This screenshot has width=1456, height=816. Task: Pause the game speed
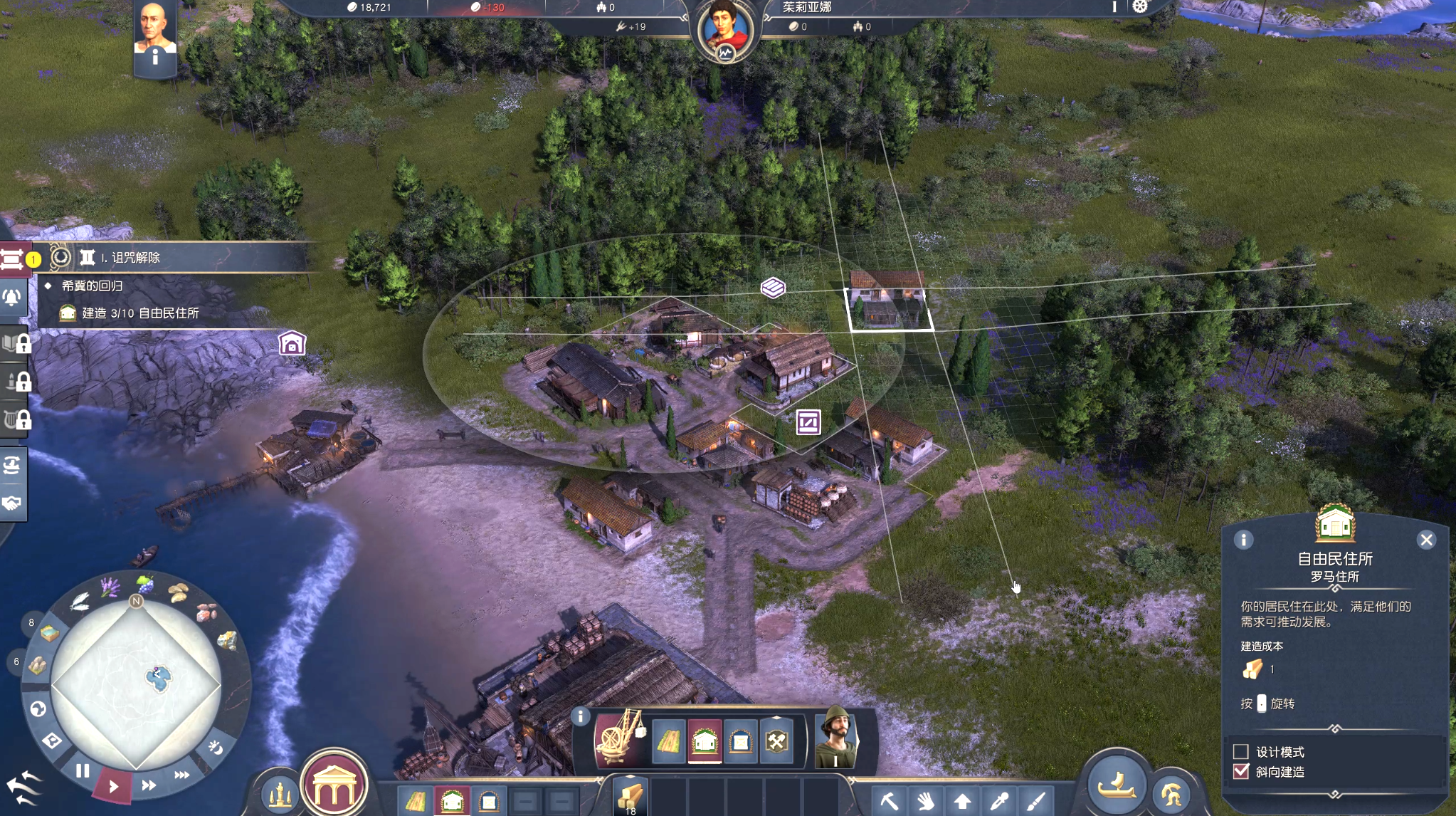click(83, 770)
